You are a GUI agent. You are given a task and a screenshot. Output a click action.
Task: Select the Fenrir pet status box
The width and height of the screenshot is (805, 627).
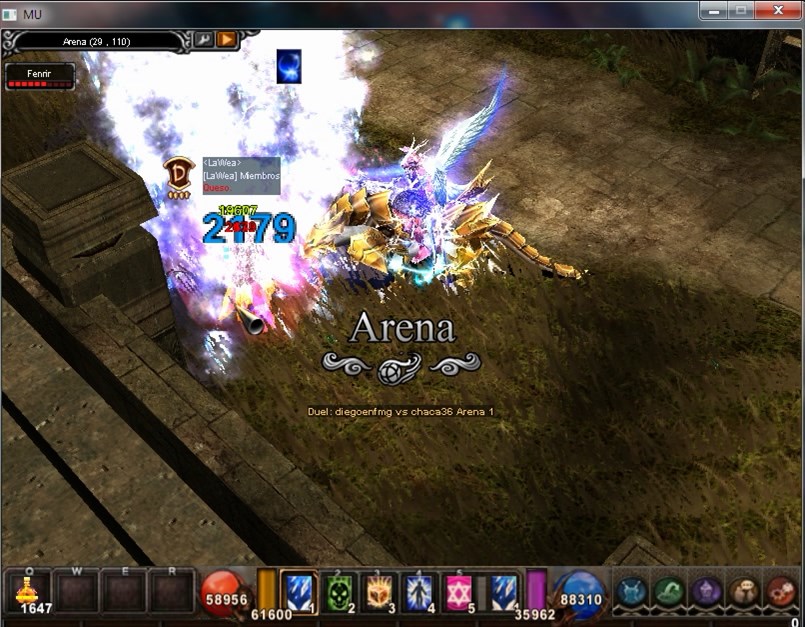pyautogui.click(x=40, y=77)
